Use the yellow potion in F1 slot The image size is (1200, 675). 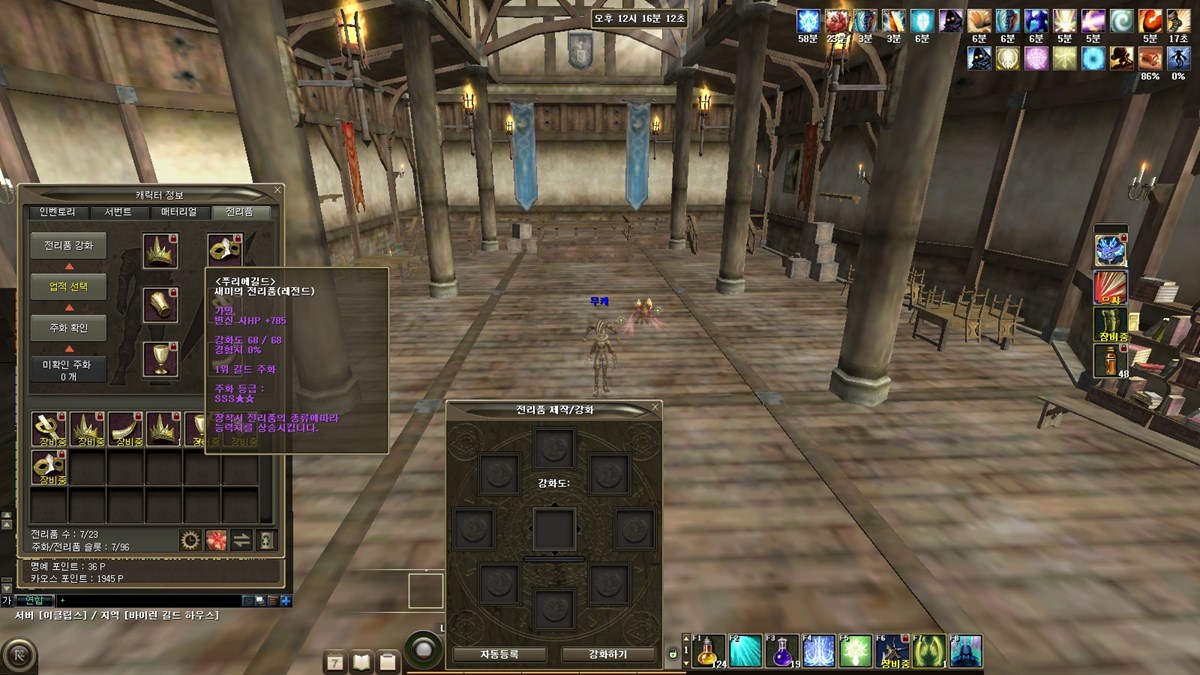(708, 651)
